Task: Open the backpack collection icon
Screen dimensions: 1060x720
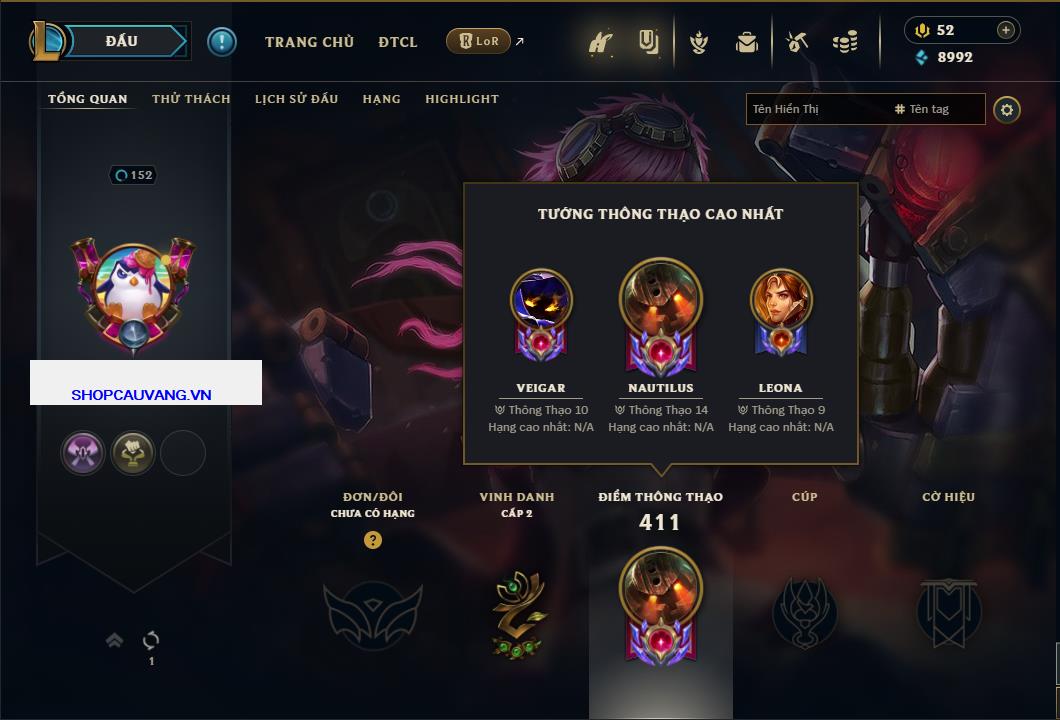Action: click(746, 42)
